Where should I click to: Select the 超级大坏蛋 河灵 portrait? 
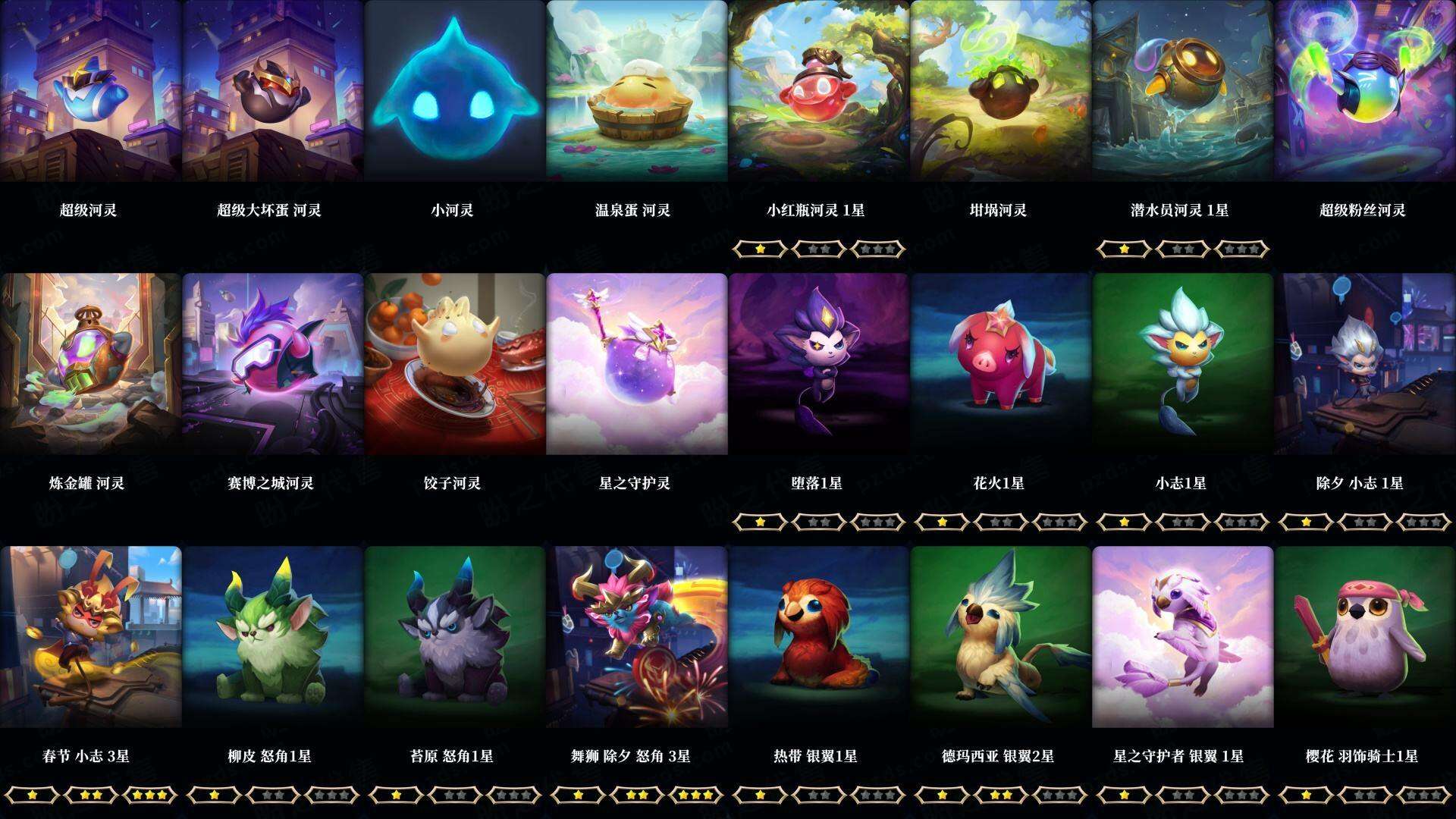click(273, 91)
